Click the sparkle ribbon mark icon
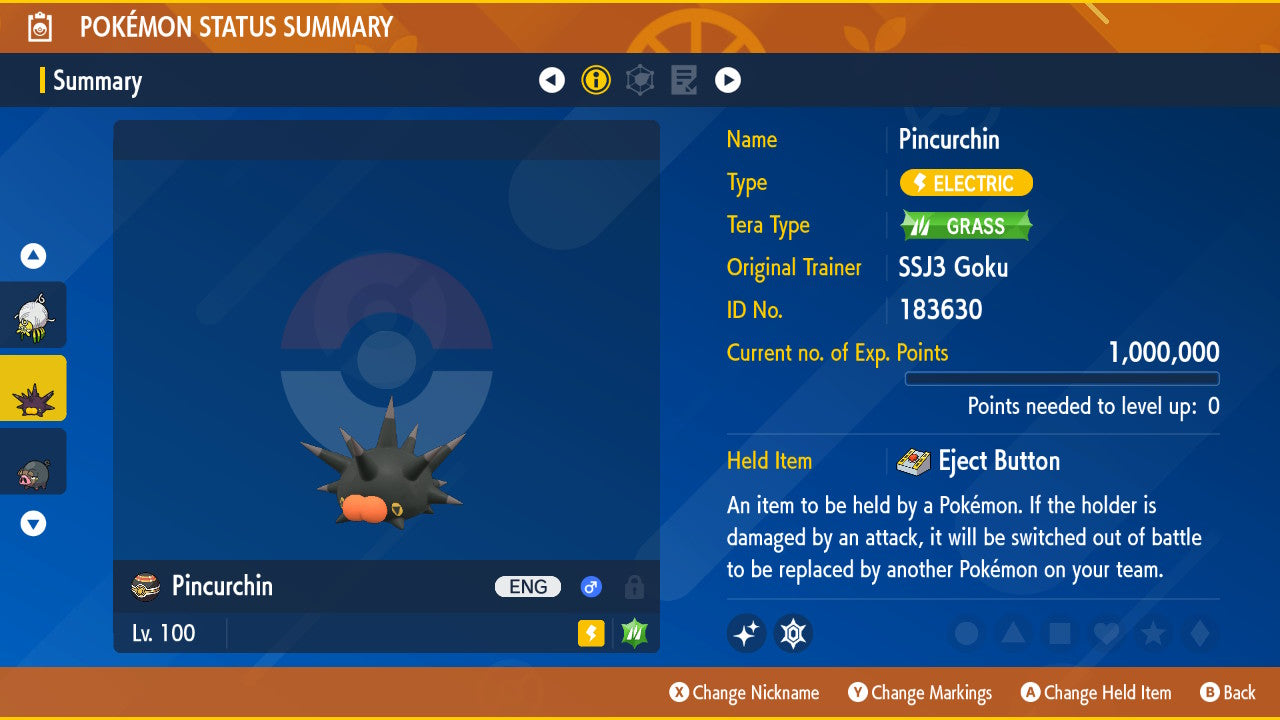This screenshot has width=1280, height=720. click(746, 633)
